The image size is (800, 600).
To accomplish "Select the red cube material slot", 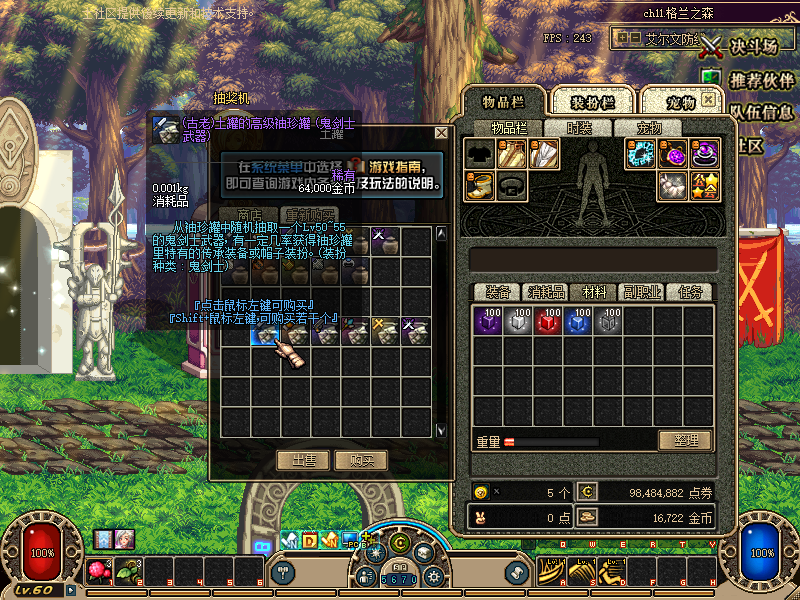I will click(549, 321).
